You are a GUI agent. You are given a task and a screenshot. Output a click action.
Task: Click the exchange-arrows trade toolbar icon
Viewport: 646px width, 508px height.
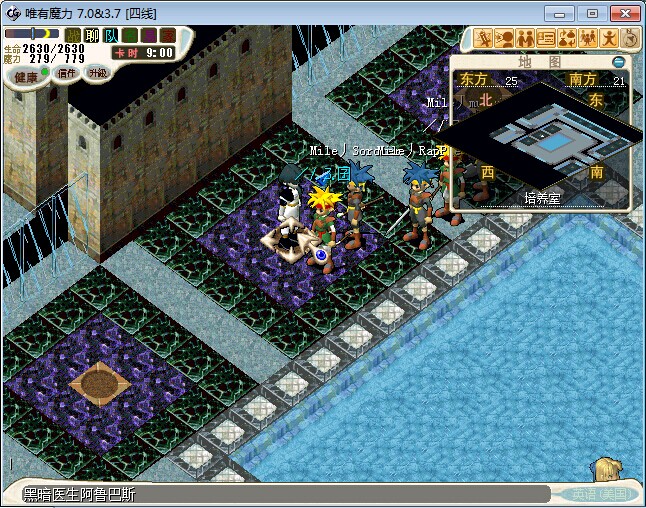coord(567,39)
